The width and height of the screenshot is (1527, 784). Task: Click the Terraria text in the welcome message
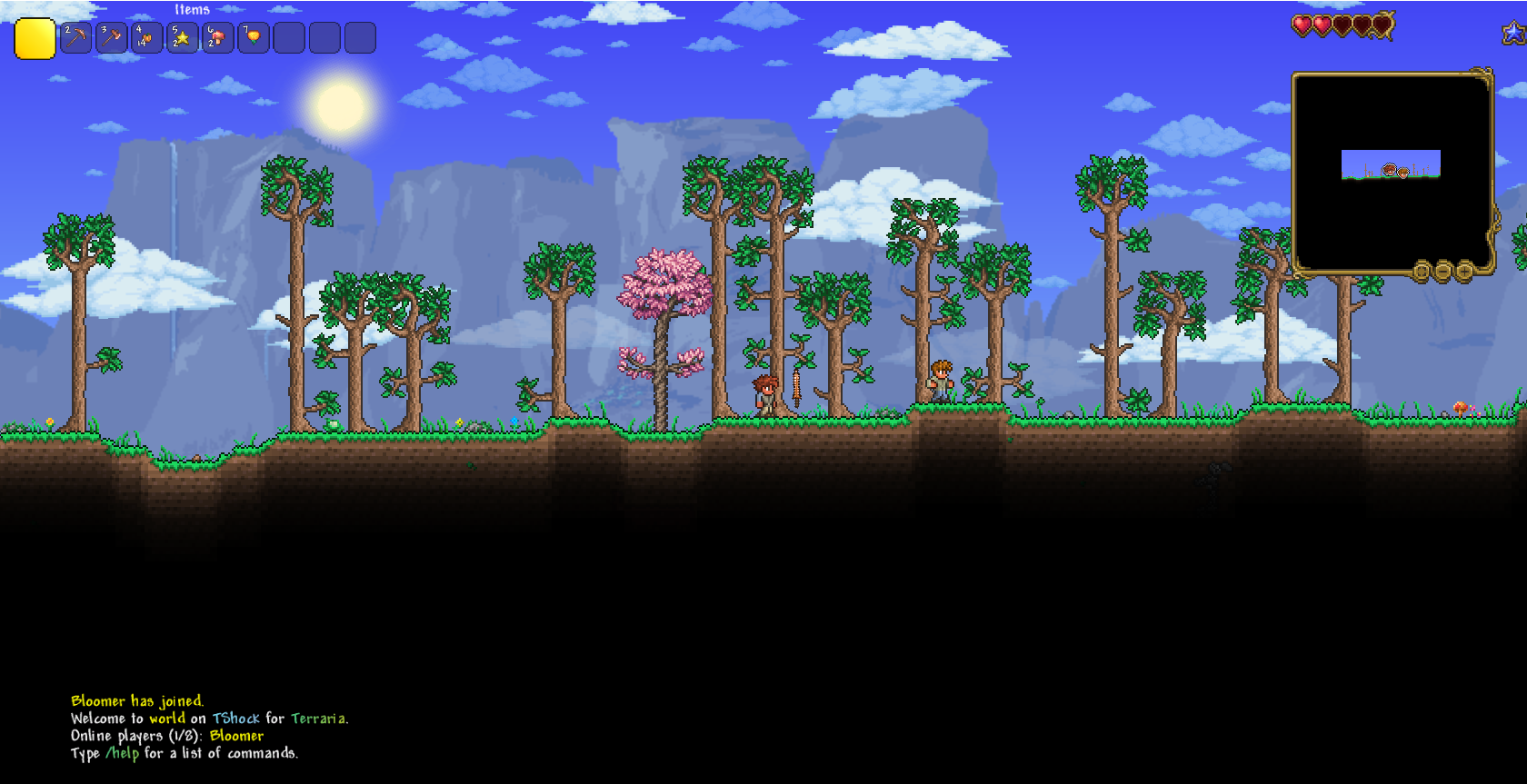(318, 718)
